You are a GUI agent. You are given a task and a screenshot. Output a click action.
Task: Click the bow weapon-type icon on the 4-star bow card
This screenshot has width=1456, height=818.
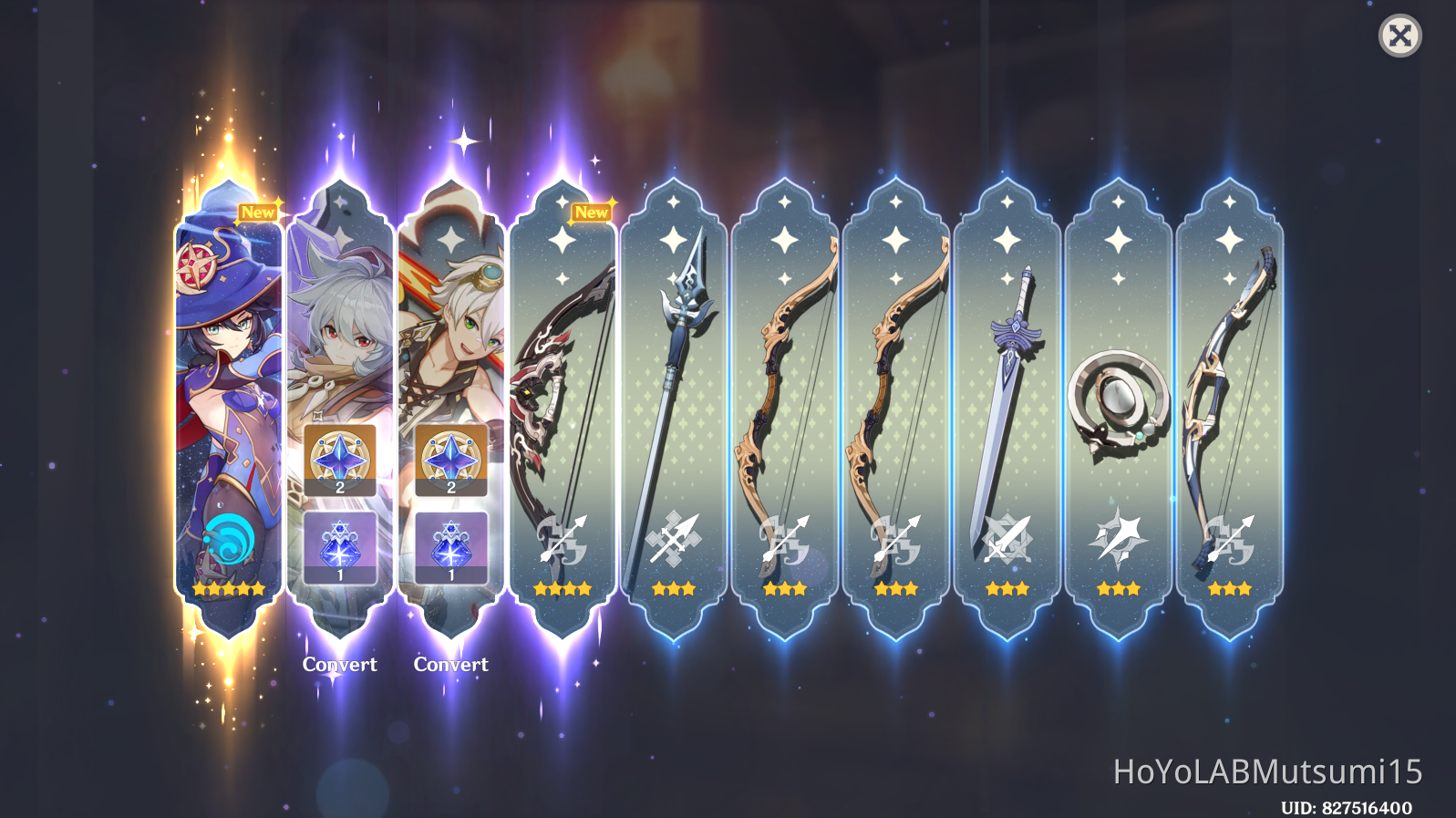(563, 540)
